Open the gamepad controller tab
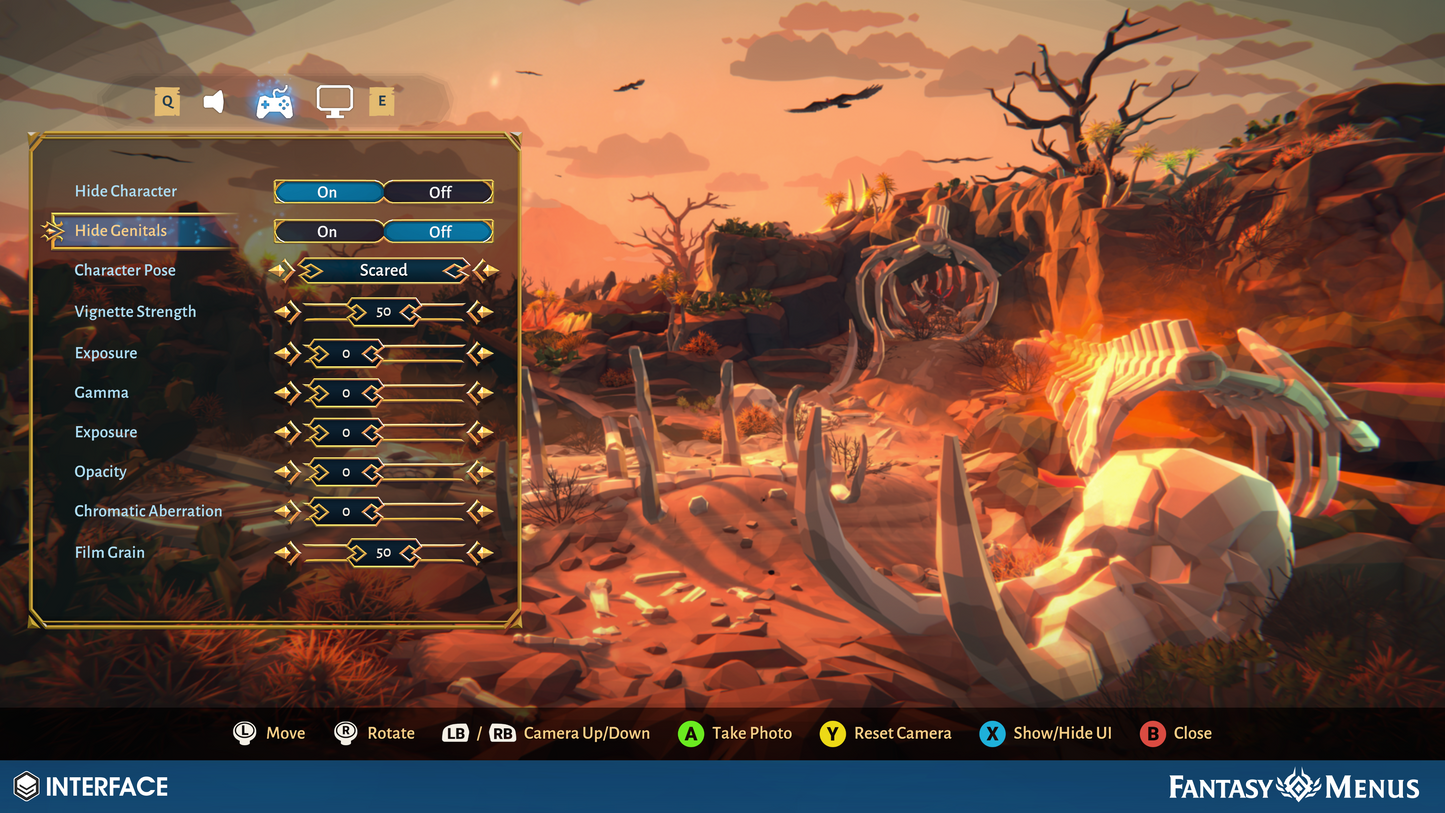This screenshot has width=1445, height=813. (274, 102)
